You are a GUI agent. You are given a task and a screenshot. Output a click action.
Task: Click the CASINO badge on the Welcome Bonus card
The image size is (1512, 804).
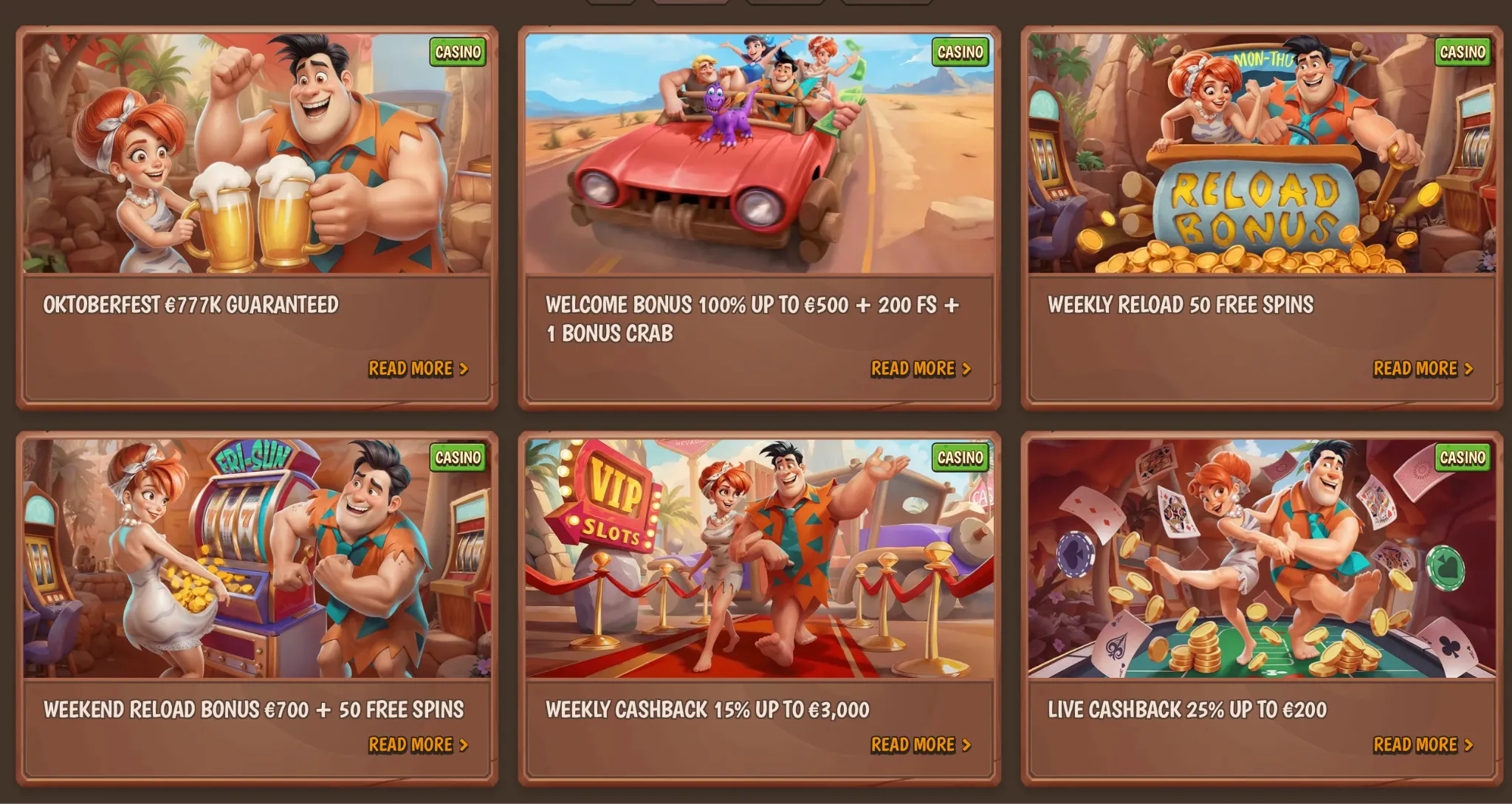coord(959,52)
